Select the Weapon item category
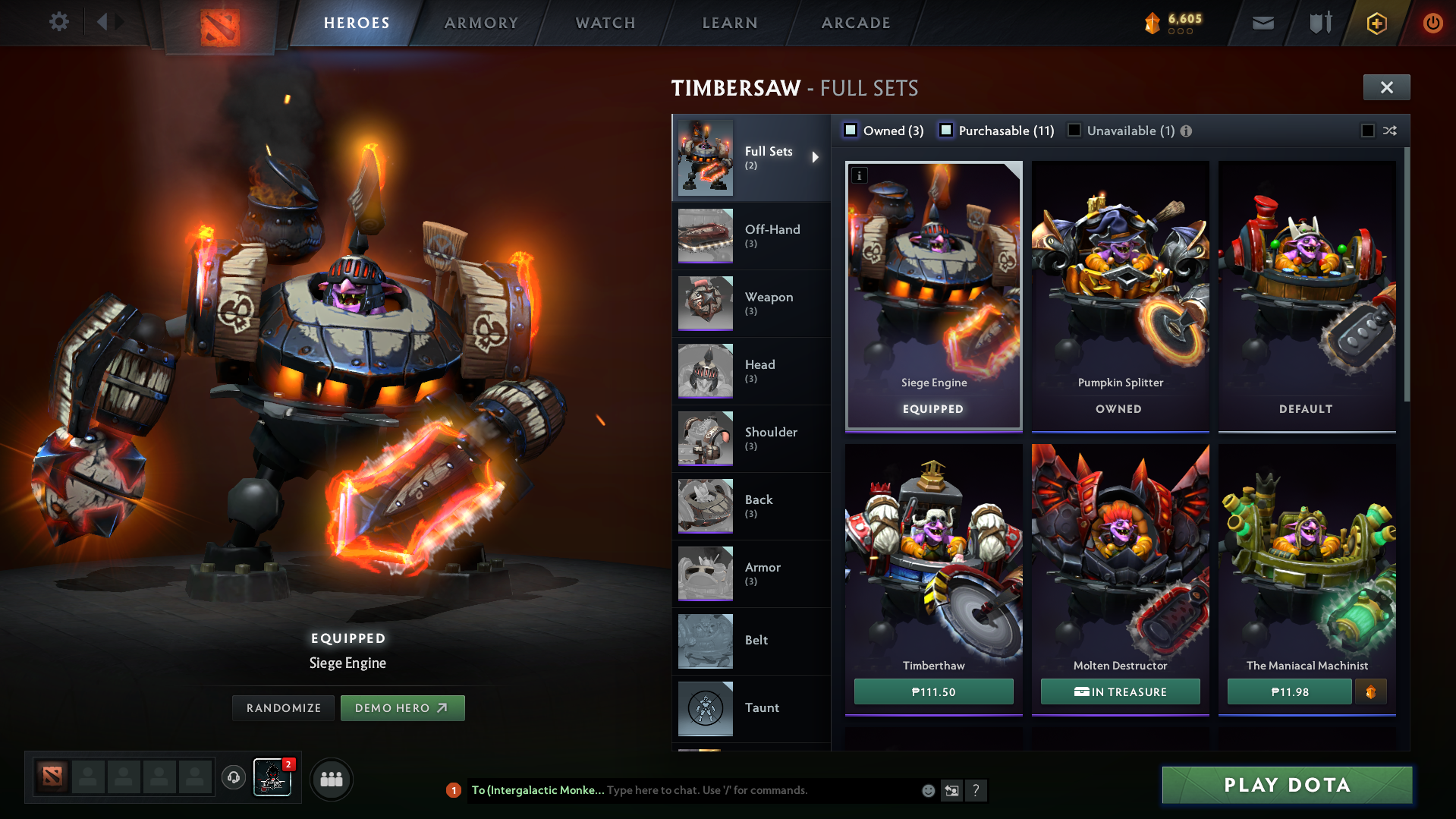This screenshot has width=1456, height=819. coord(750,304)
